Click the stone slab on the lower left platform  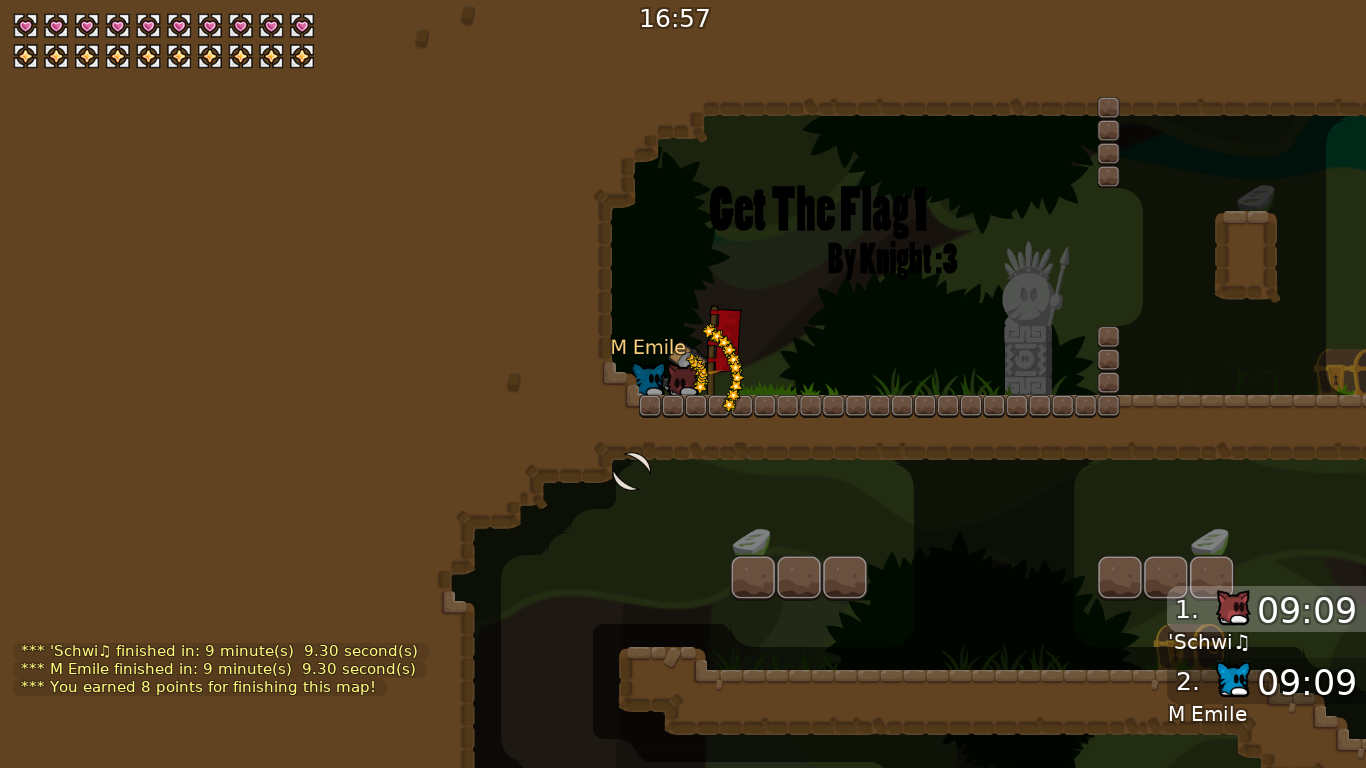click(753, 543)
